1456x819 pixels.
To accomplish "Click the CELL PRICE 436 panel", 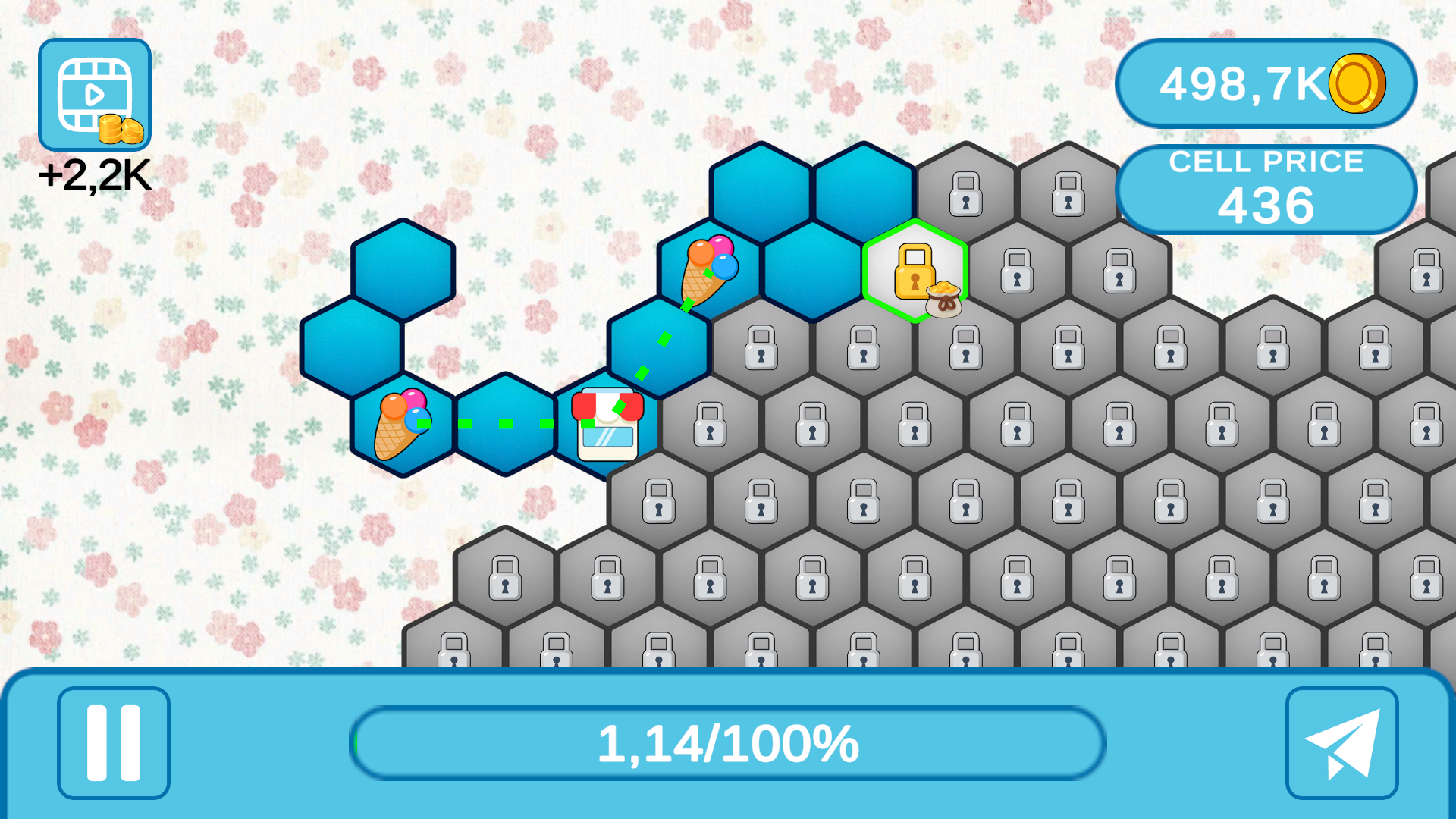I will pos(1268,187).
